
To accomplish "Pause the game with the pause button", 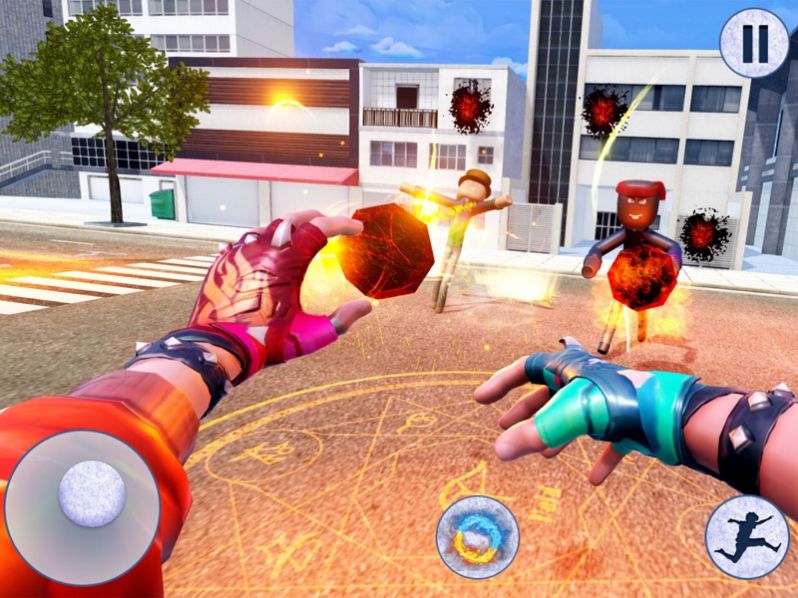I will (754, 44).
